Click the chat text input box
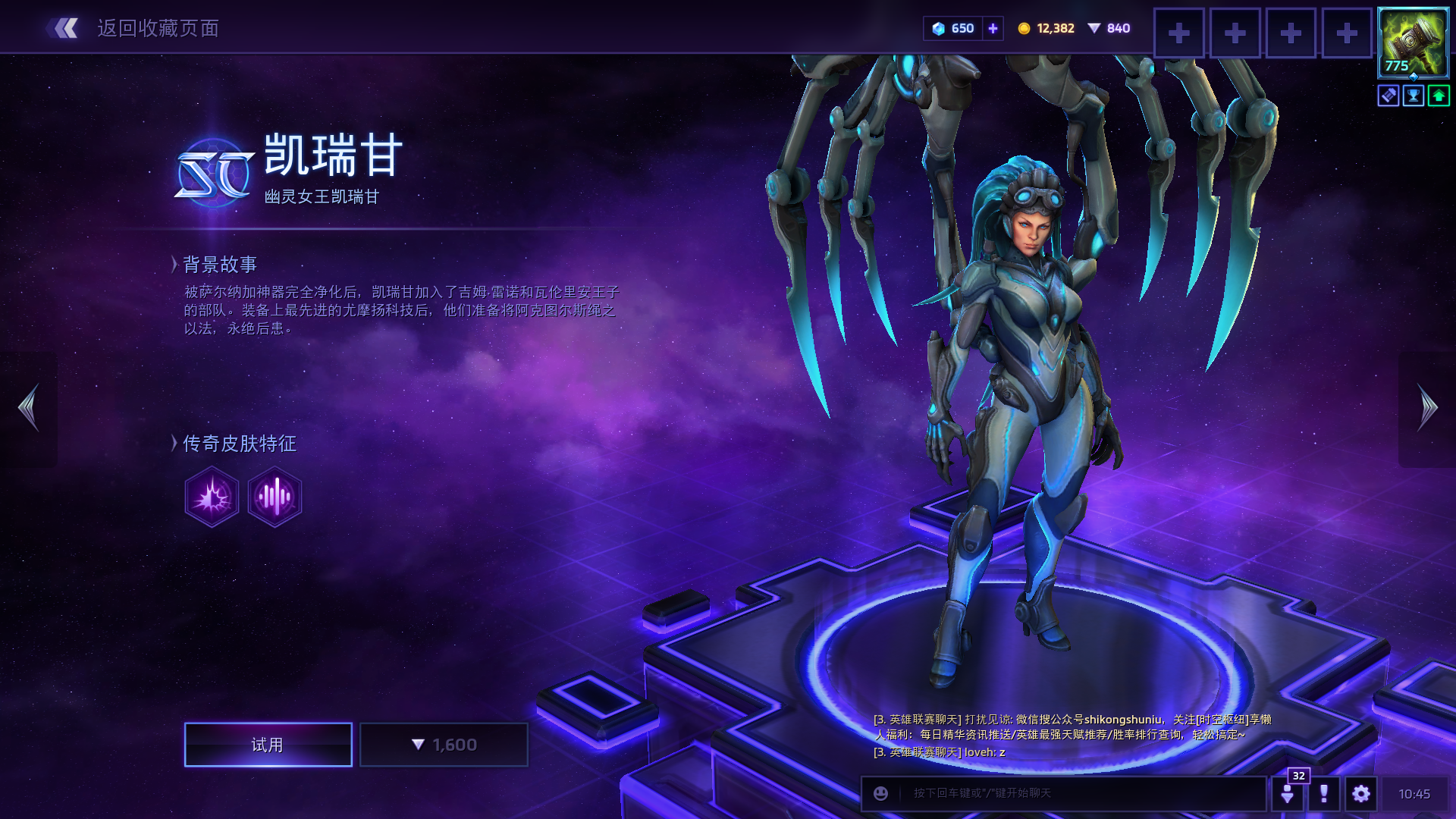The width and height of the screenshot is (1456, 819). (1077, 793)
